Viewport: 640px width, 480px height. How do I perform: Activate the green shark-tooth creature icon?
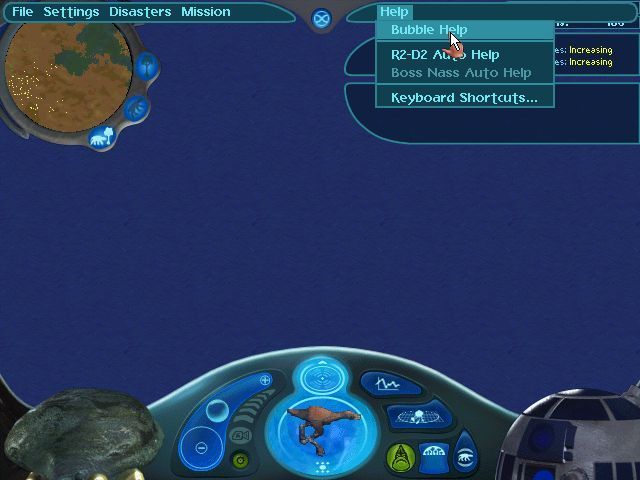tap(401, 456)
